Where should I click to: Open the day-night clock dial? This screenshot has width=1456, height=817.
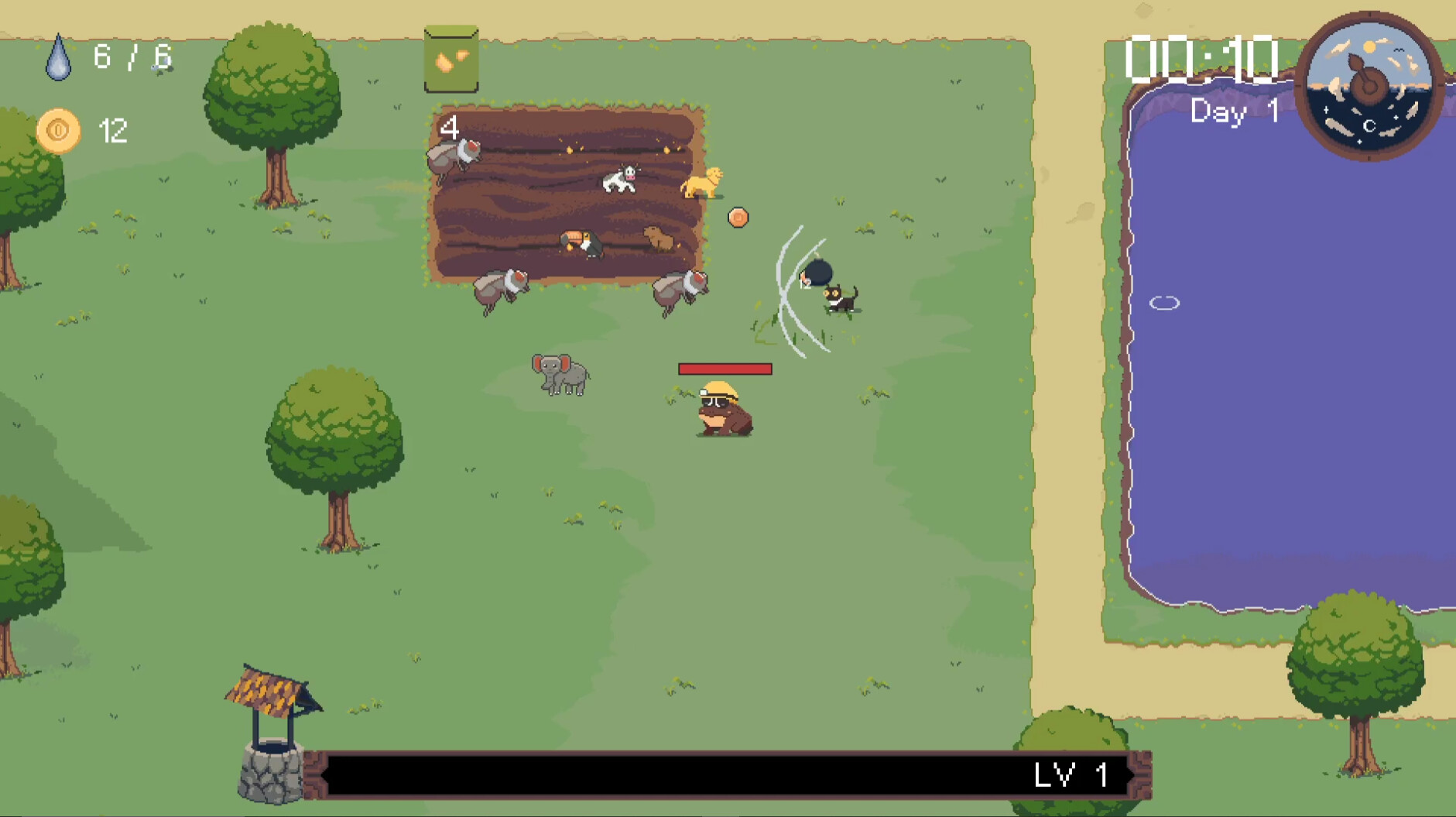pyautogui.click(x=1370, y=85)
